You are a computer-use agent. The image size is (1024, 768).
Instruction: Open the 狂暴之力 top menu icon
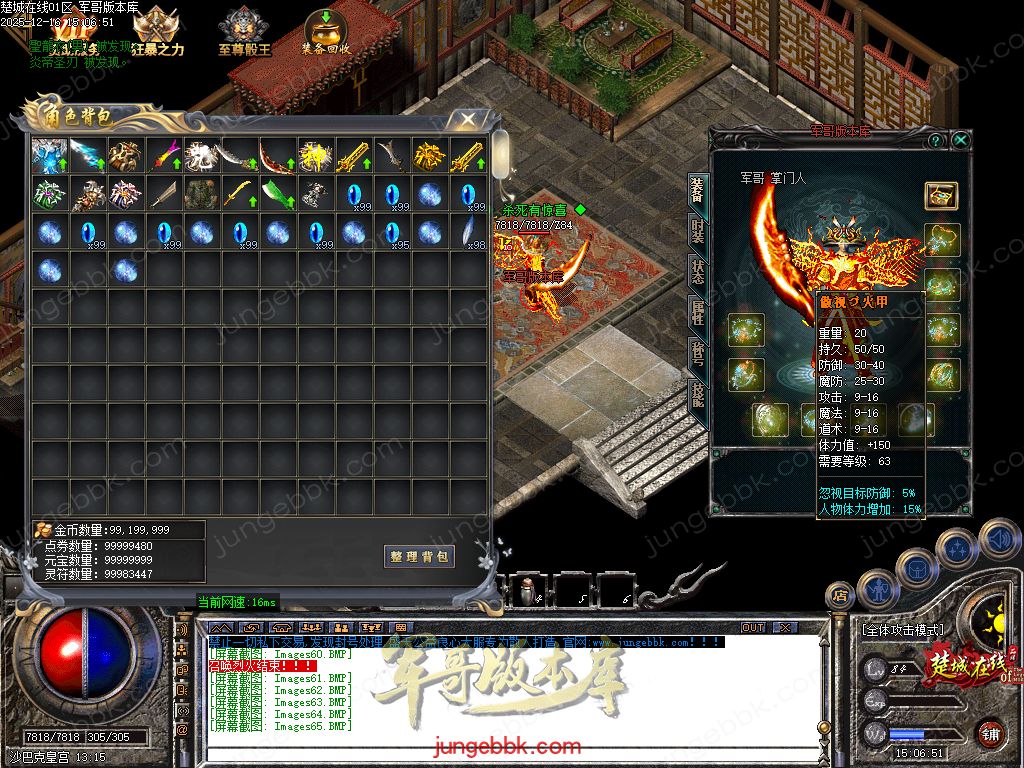tap(157, 32)
